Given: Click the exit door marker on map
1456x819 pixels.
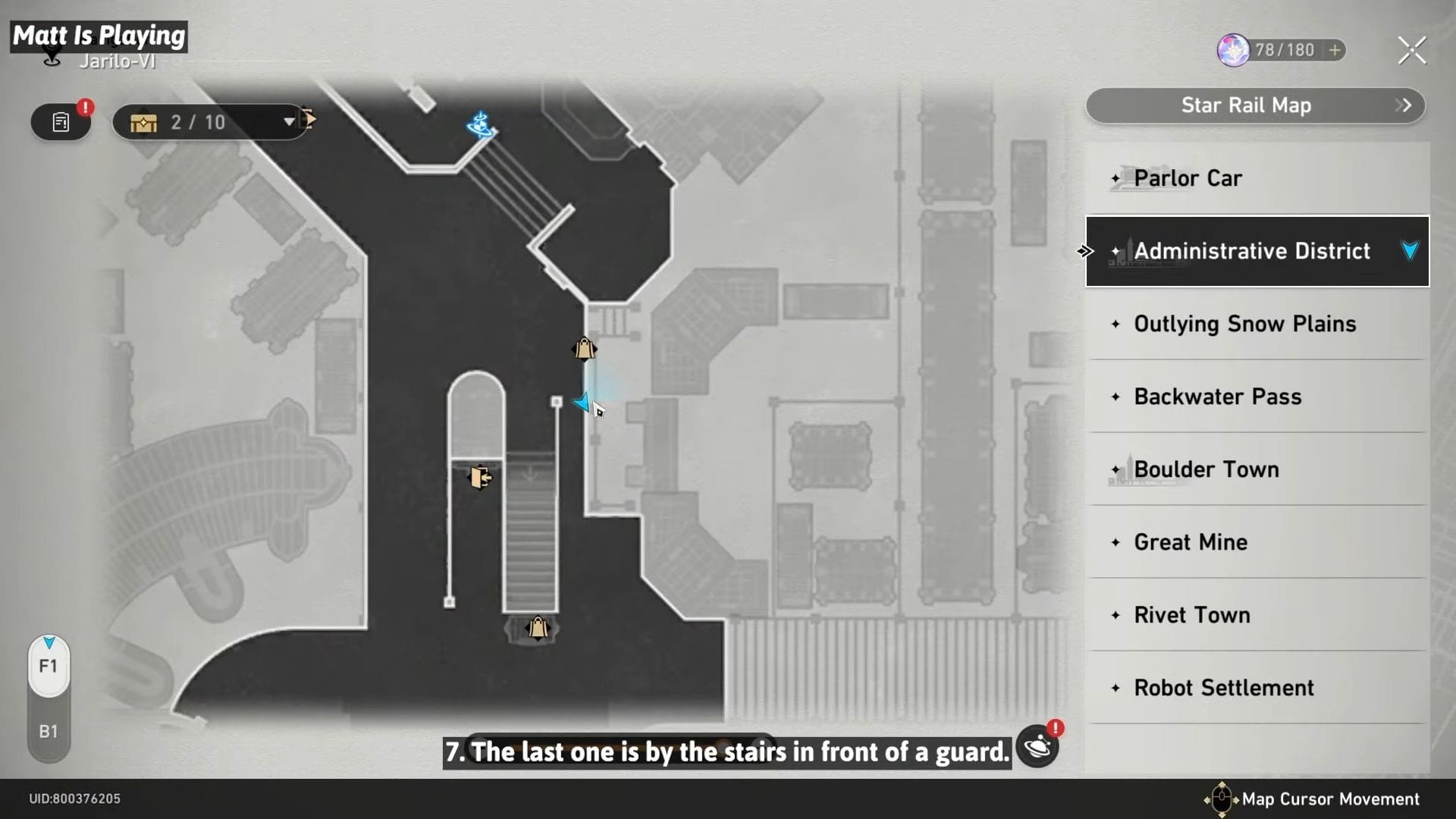Looking at the screenshot, I should pos(479,477).
